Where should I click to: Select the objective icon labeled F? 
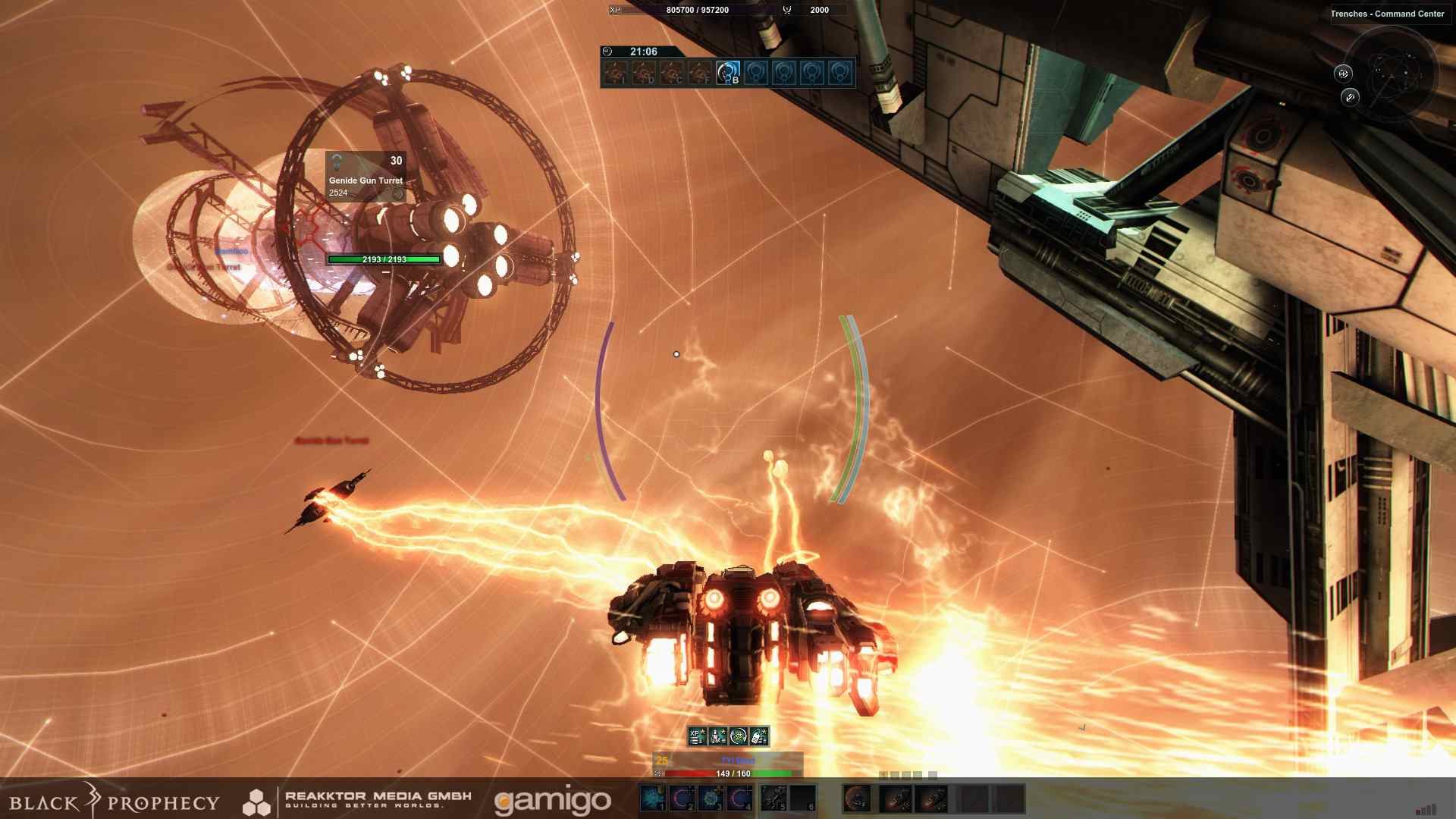pos(699,74)
